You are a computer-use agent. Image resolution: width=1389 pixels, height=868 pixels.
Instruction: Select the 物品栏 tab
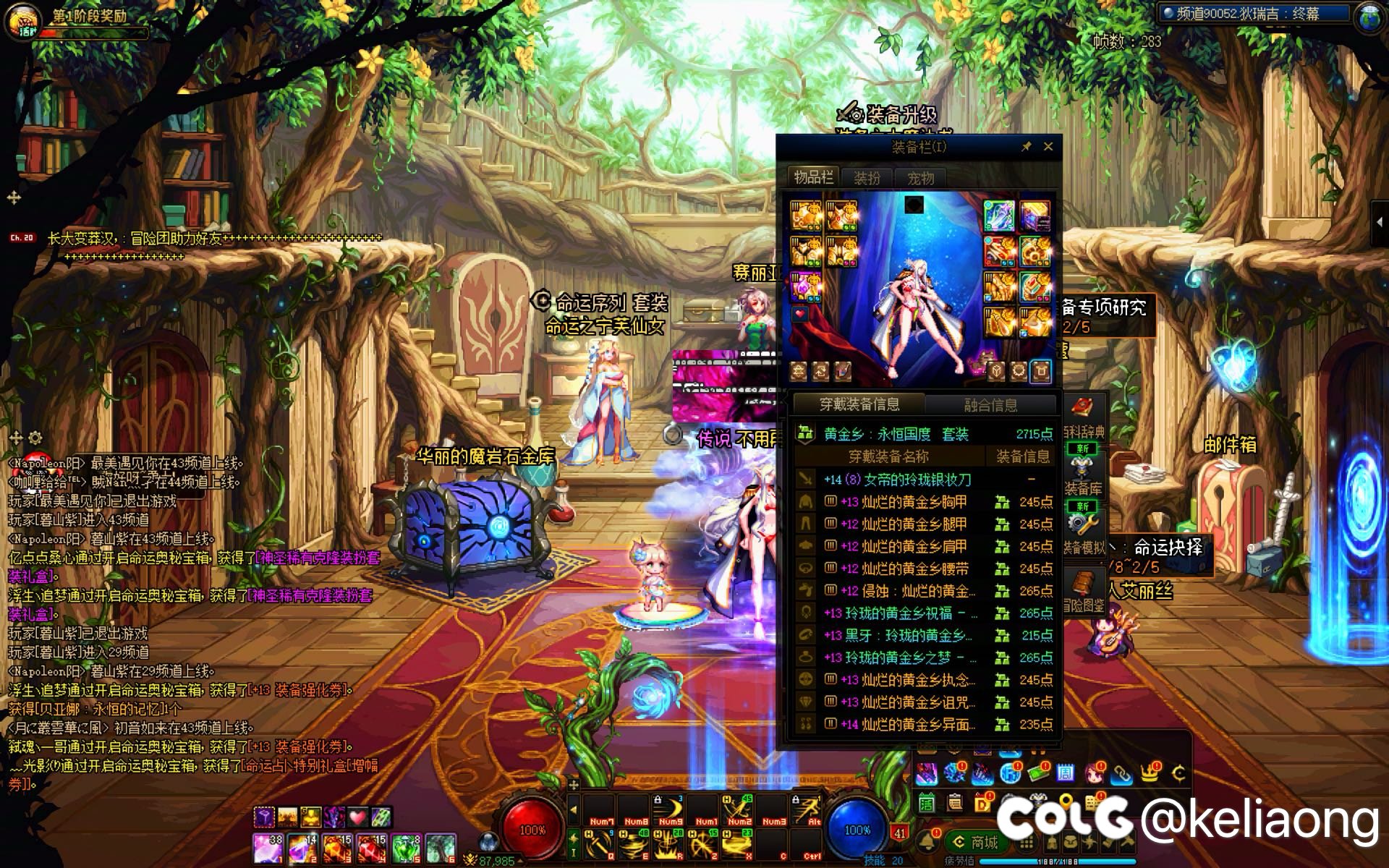click(x=813, y=177)
